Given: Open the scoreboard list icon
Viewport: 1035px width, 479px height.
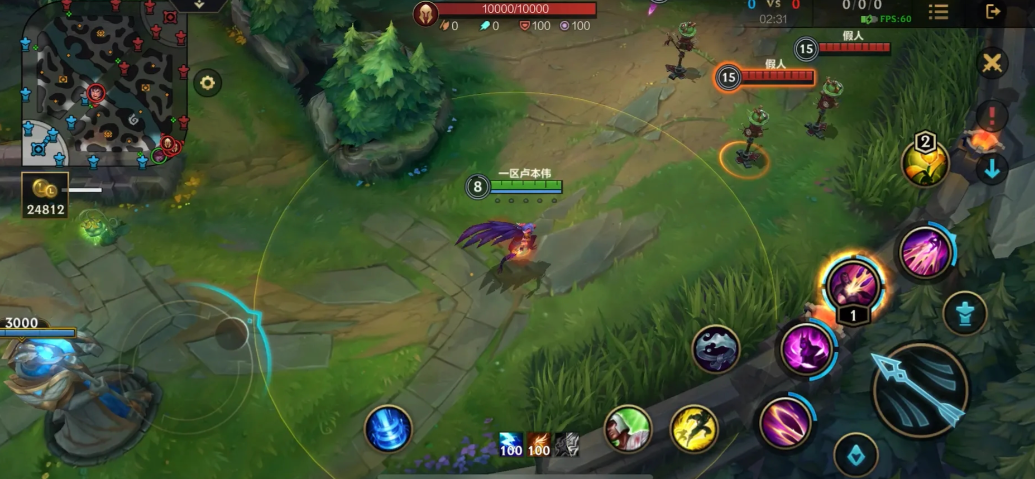Looking at the screenshot, I should click(x=938, y=12).
